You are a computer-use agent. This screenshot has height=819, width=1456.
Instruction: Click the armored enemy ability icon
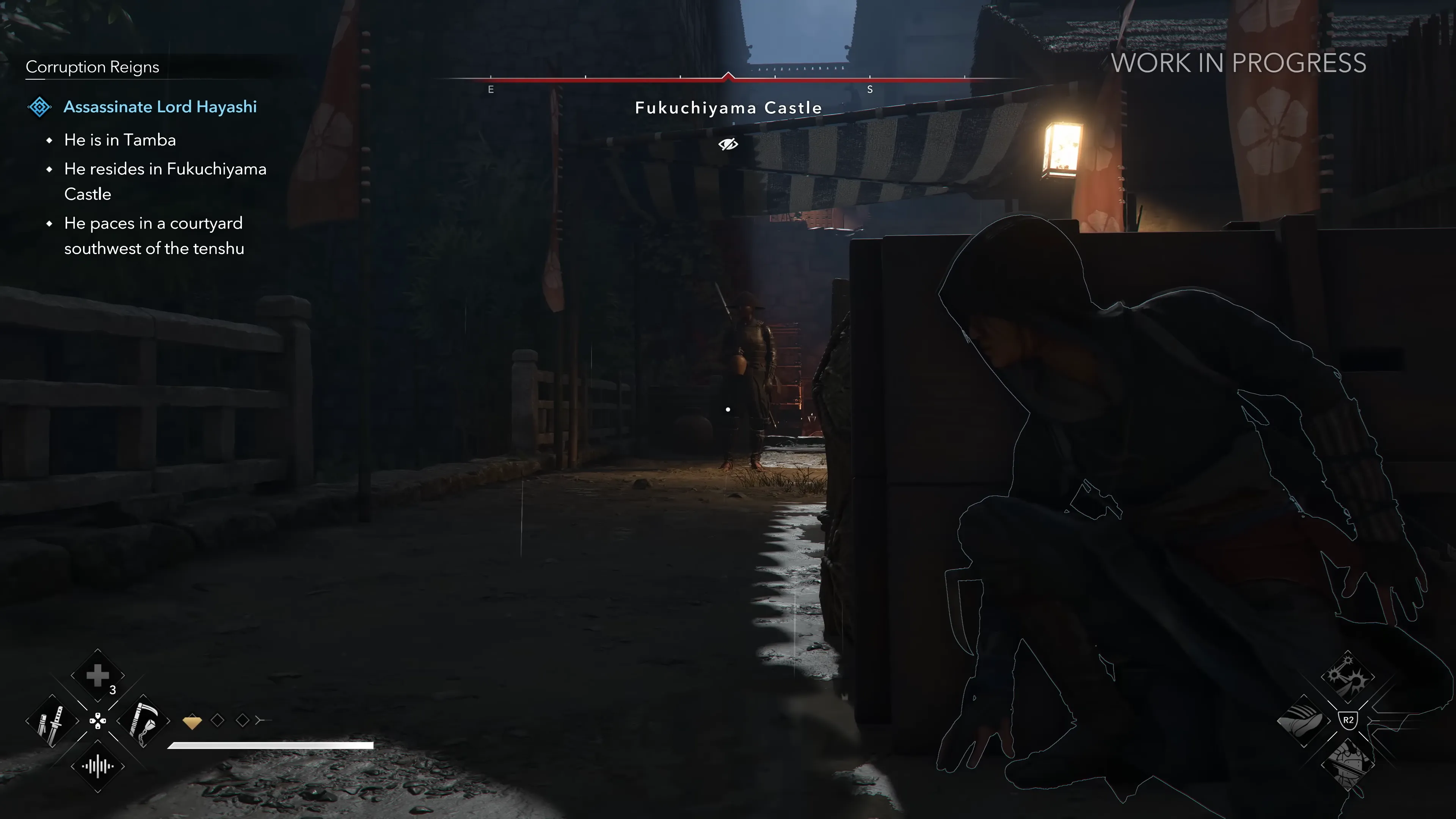coord(1348,766)
